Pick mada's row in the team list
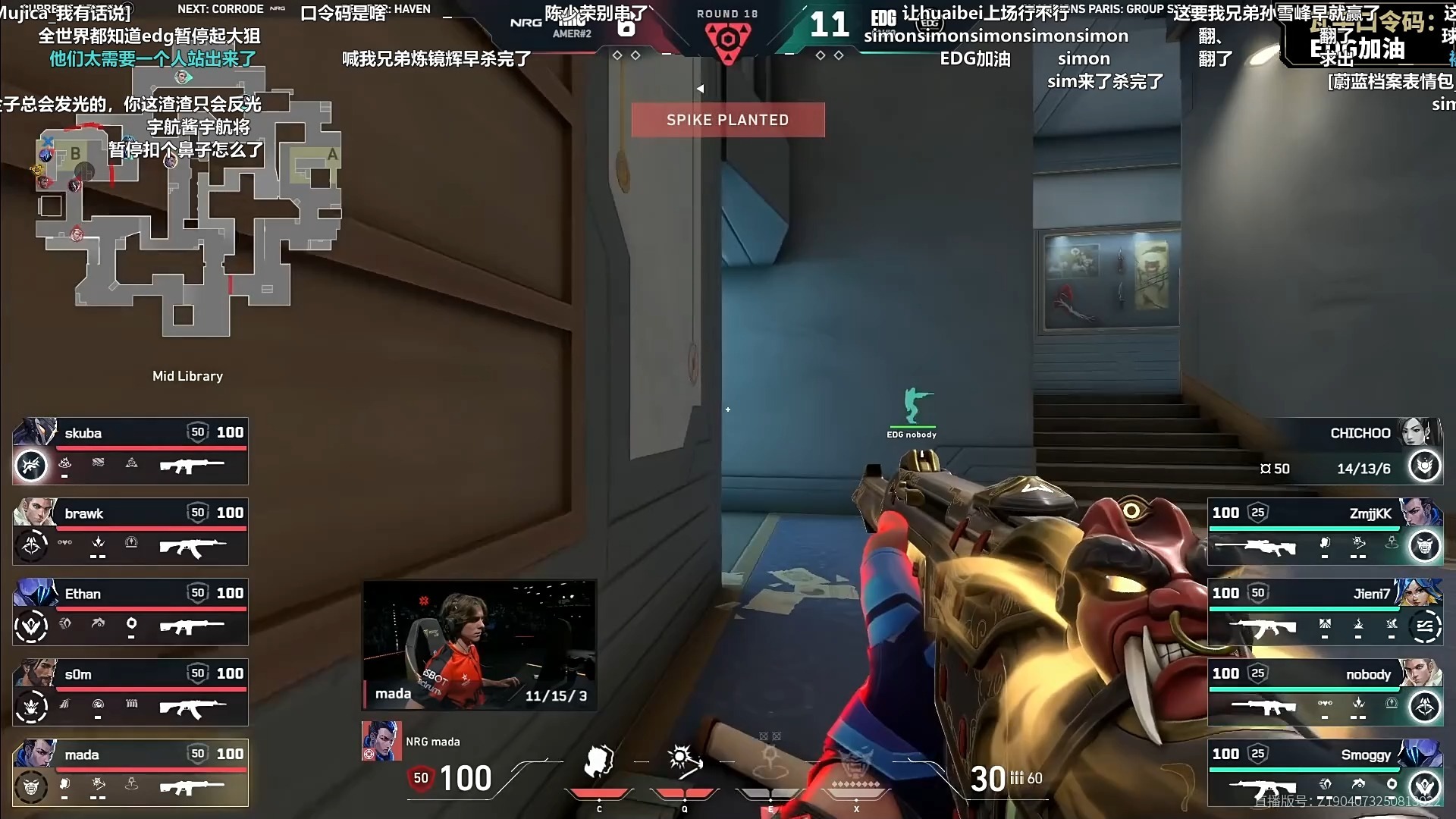 pos(130,773)
